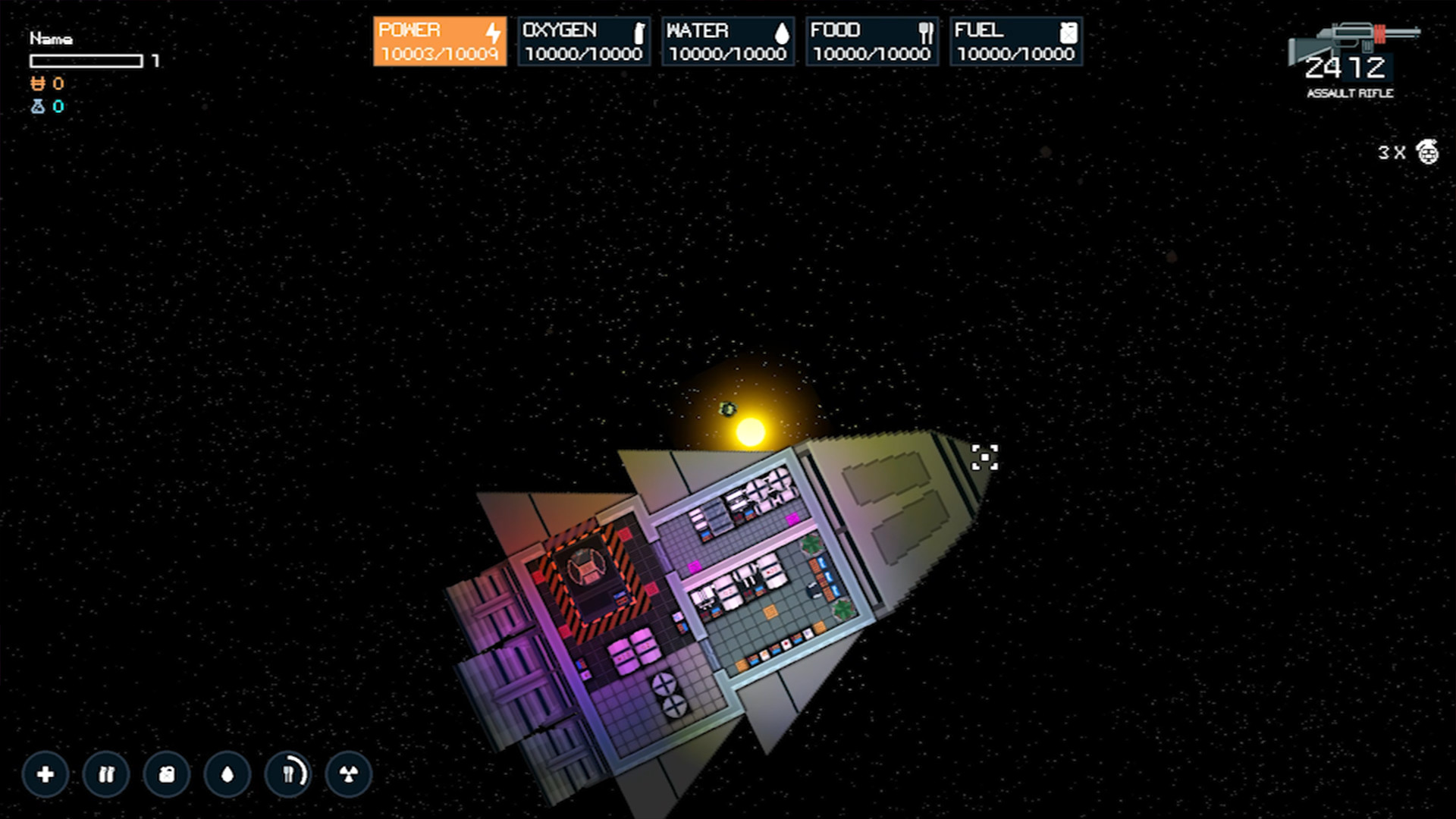The height and width of the screenshot is (819, 1456).
Task: Toggle the WATER resource display
Action: (727, 42)
